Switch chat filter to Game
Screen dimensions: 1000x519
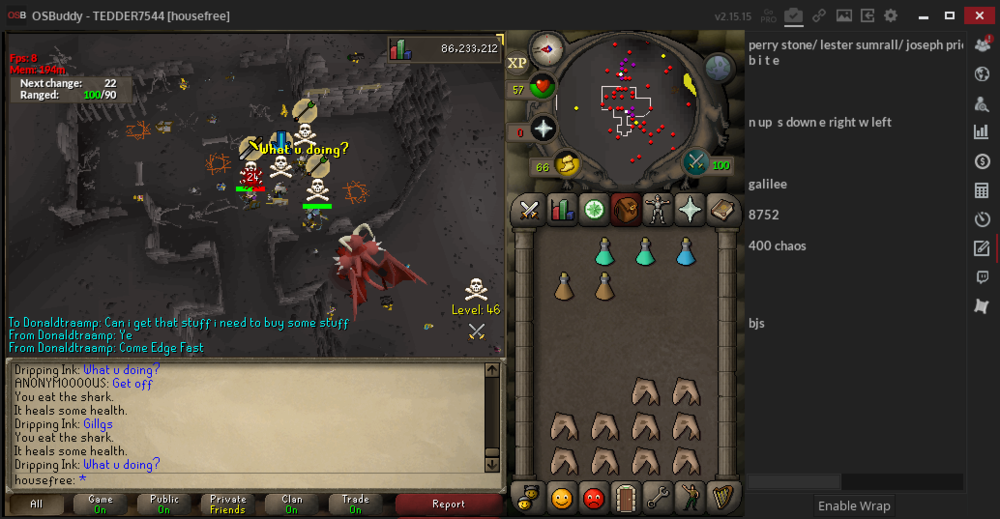[100, 504]
